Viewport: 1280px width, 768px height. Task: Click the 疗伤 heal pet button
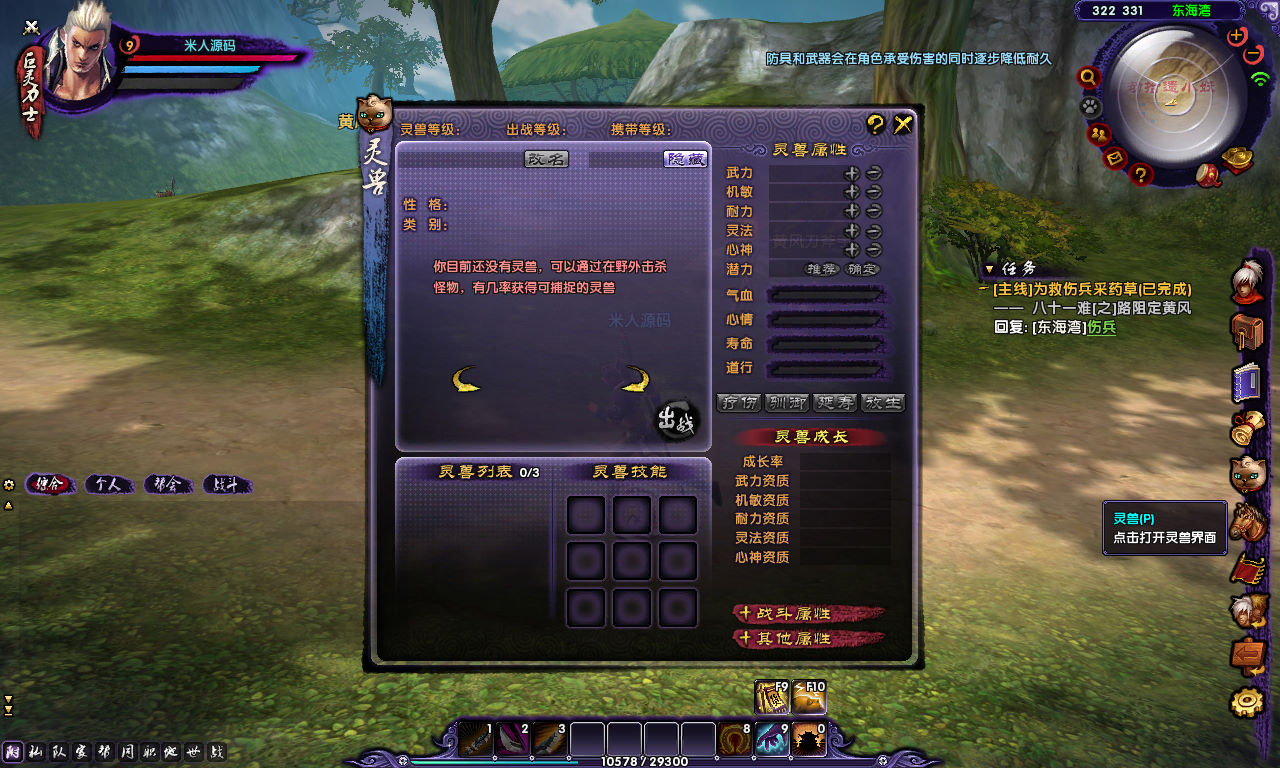coord(739,403)
